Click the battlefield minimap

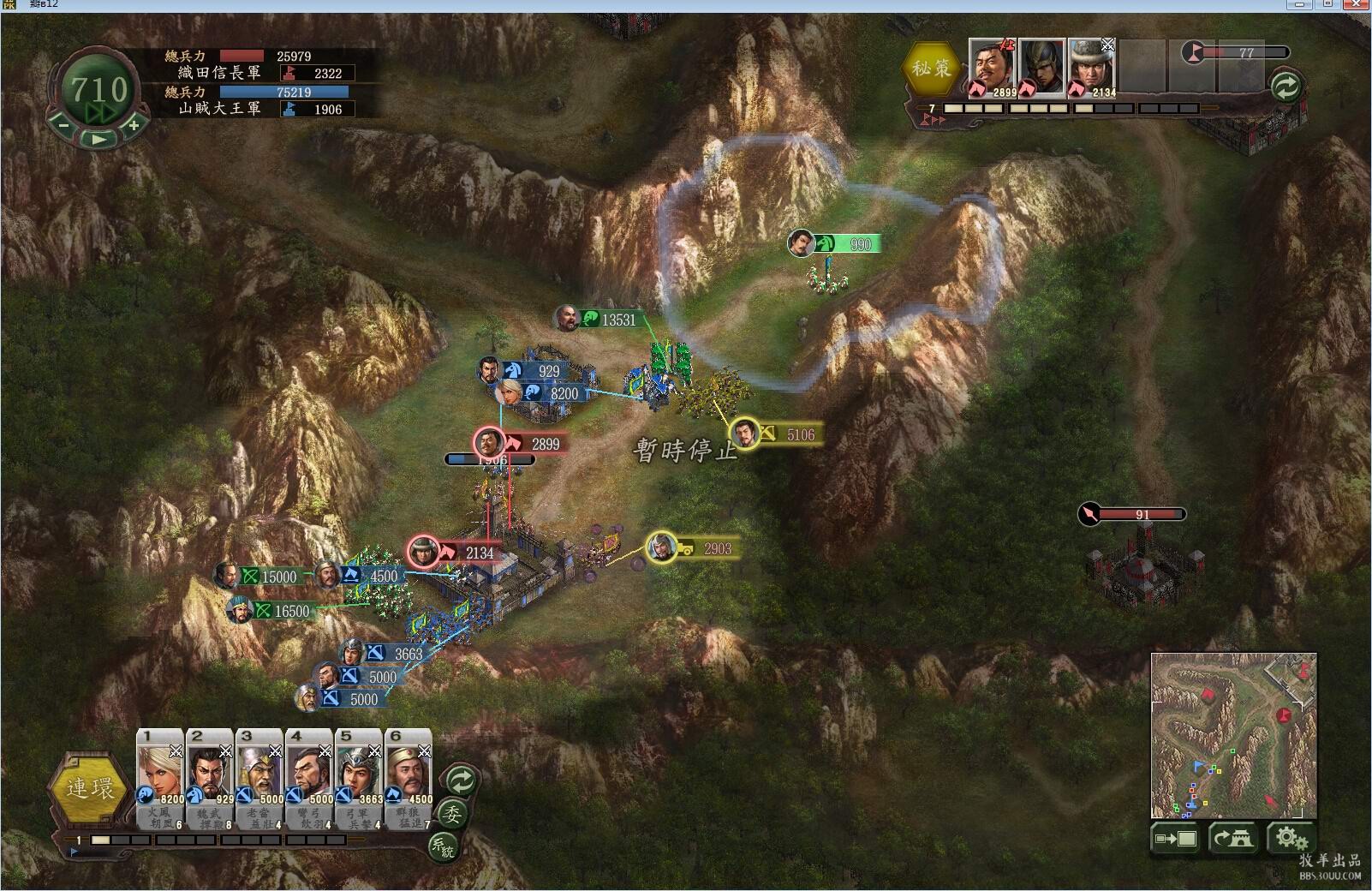coord(1233,735)
